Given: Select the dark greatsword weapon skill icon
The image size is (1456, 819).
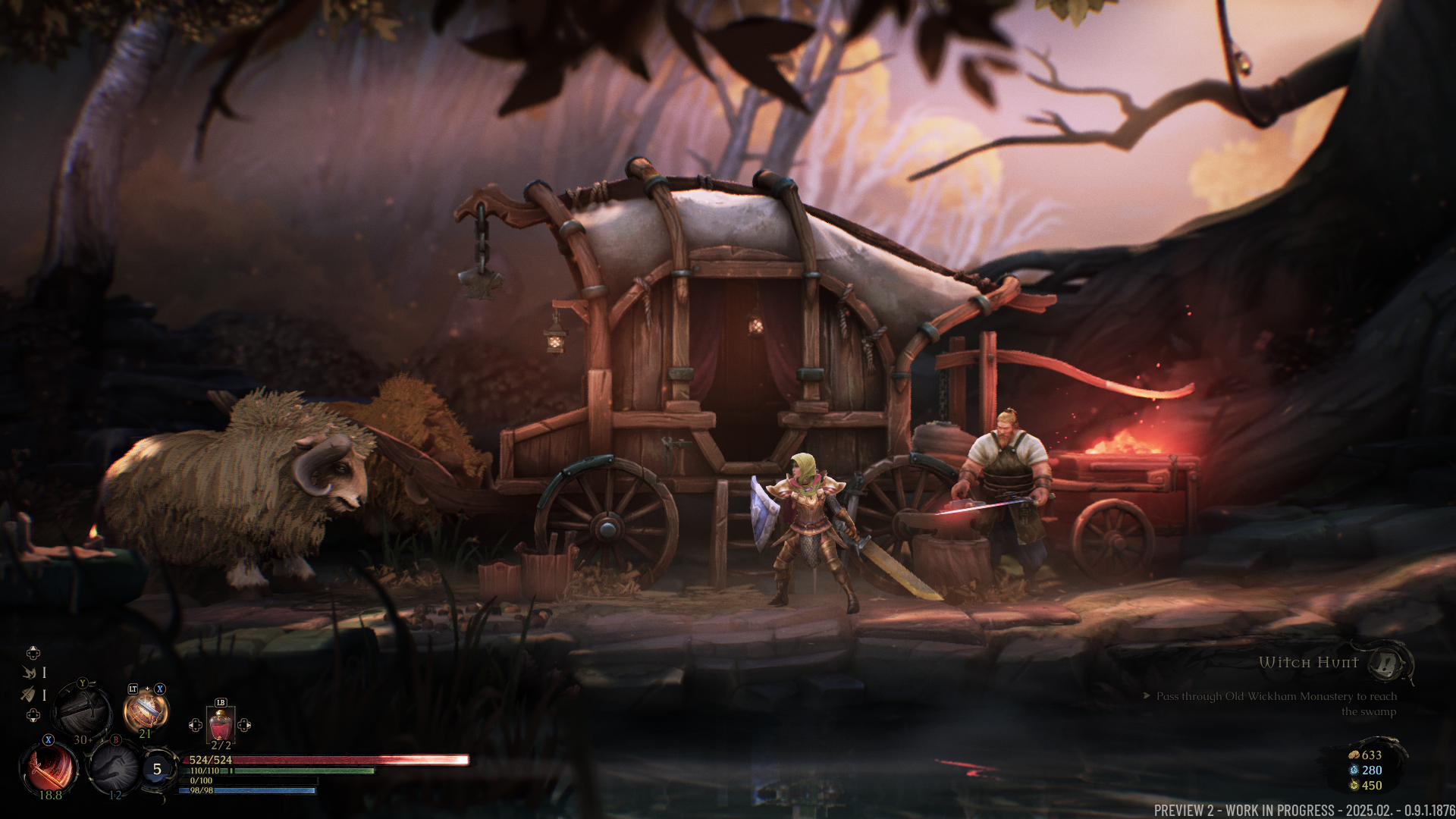Looking at the screenshot, I should (x=83, y=710).
